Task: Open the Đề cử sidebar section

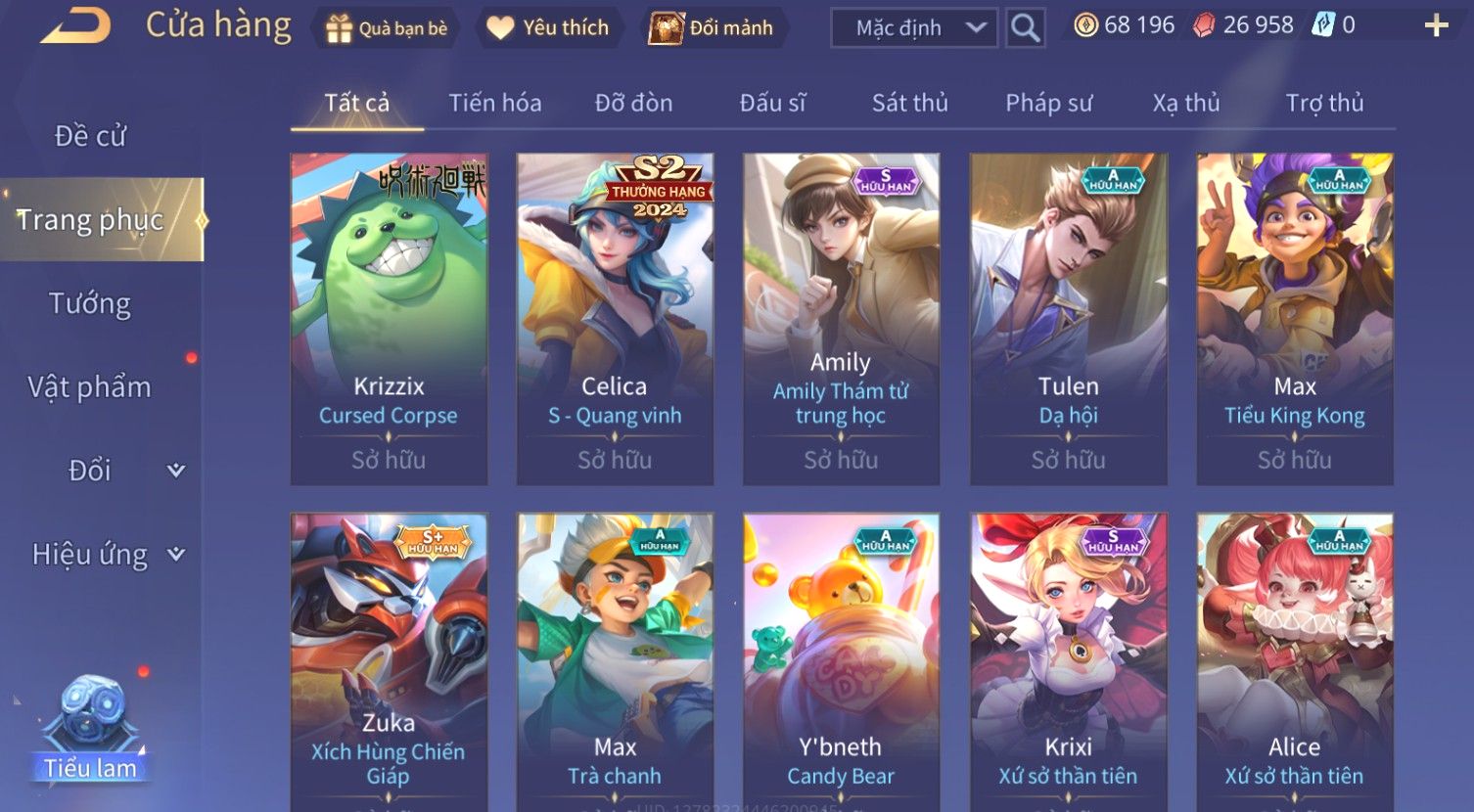Action: pos(90,136)
